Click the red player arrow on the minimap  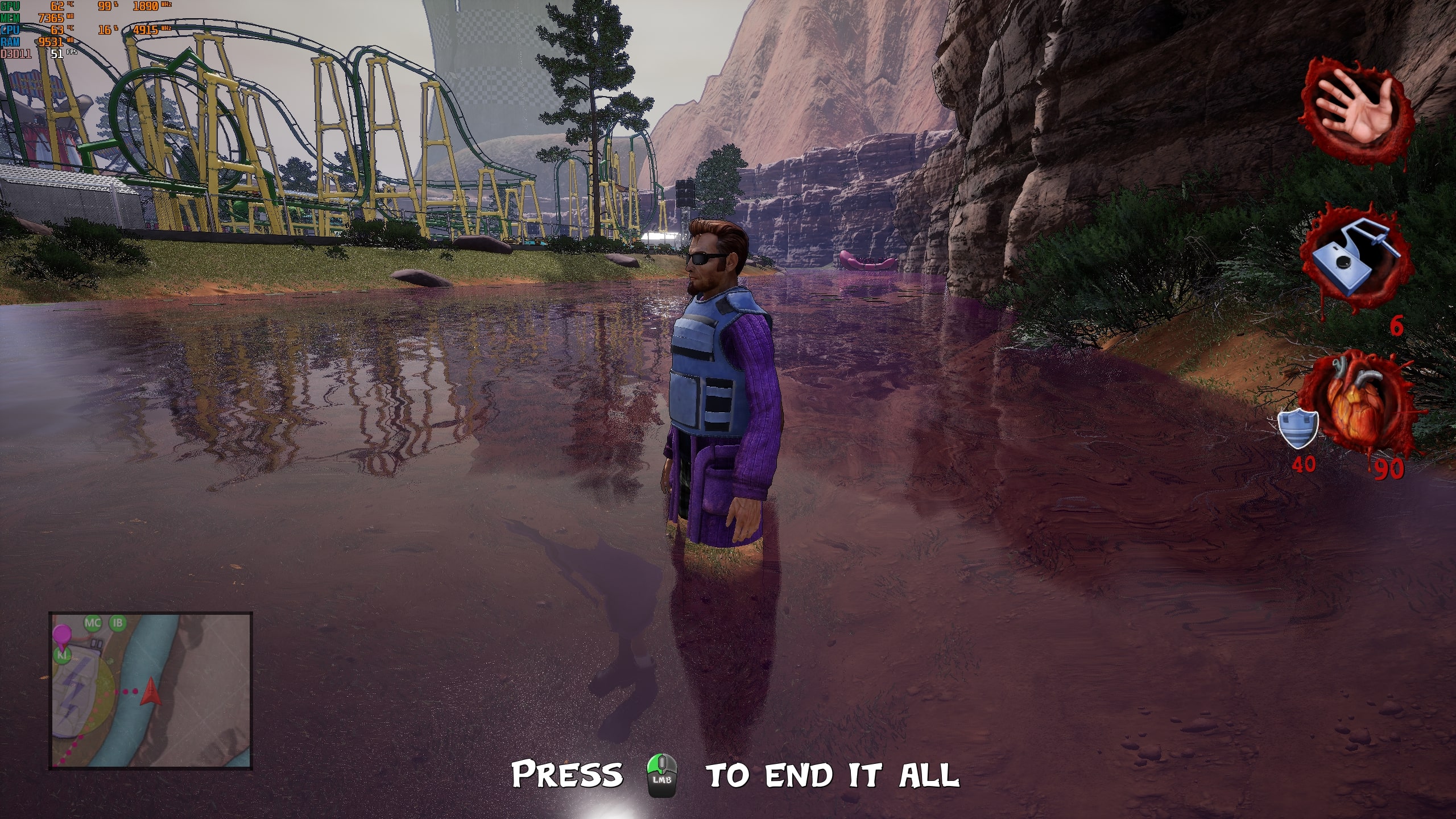[x=151, y=691]
